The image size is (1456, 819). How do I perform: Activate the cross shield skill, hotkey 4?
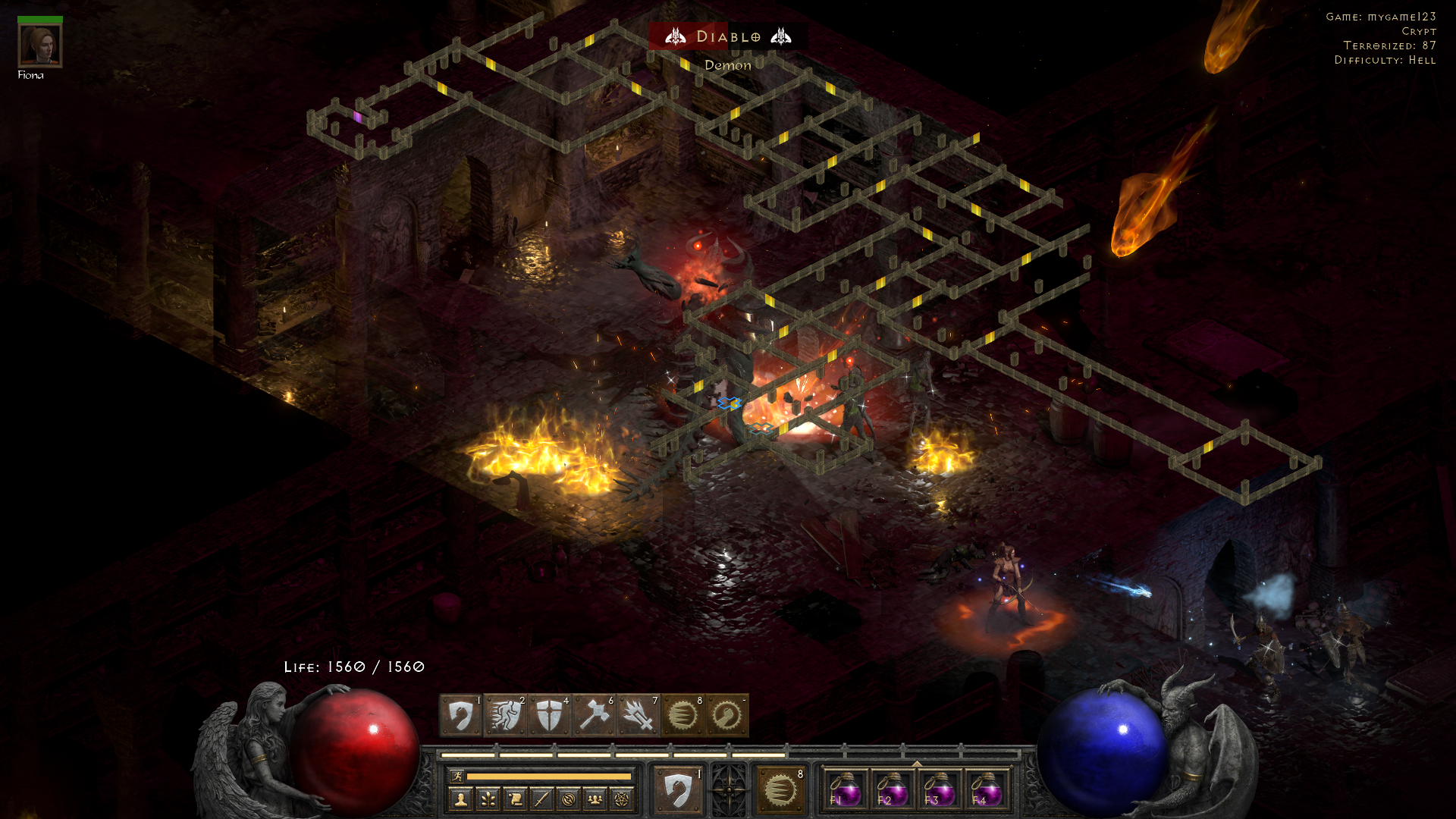pyautogui.click(x=549, y=715)
